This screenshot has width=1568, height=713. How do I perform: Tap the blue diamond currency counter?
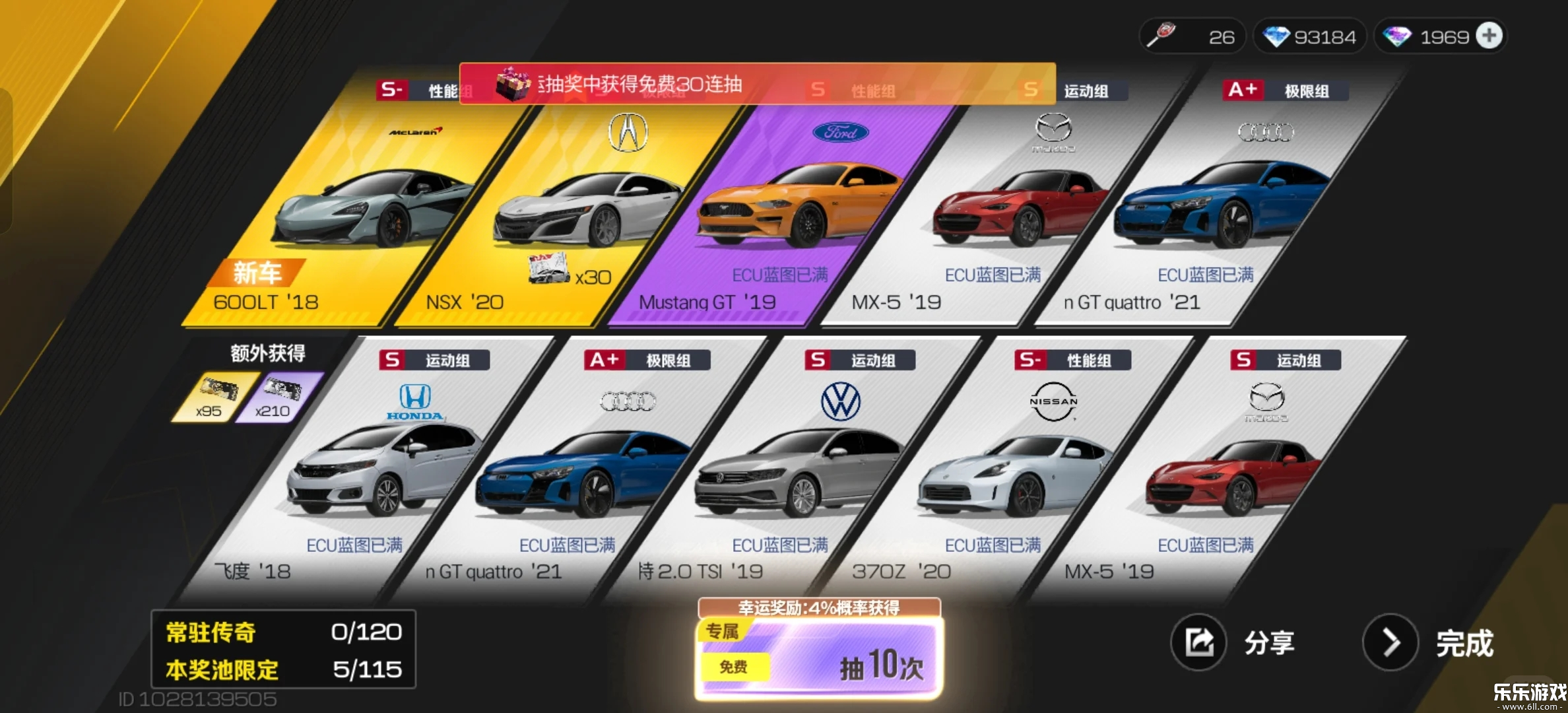tap(1309, 36)
